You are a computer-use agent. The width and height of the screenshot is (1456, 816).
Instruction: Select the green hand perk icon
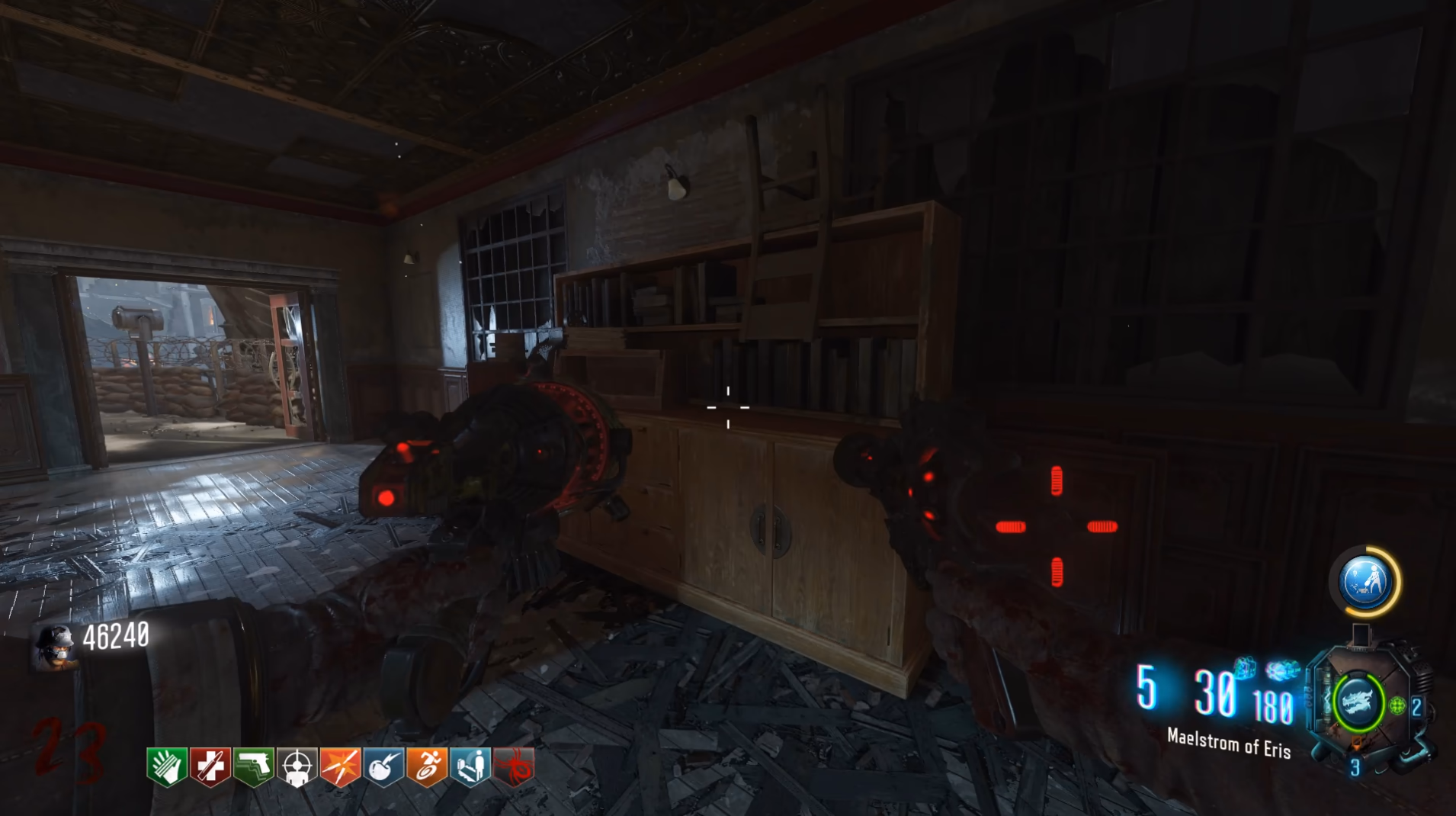pos(167,766)
